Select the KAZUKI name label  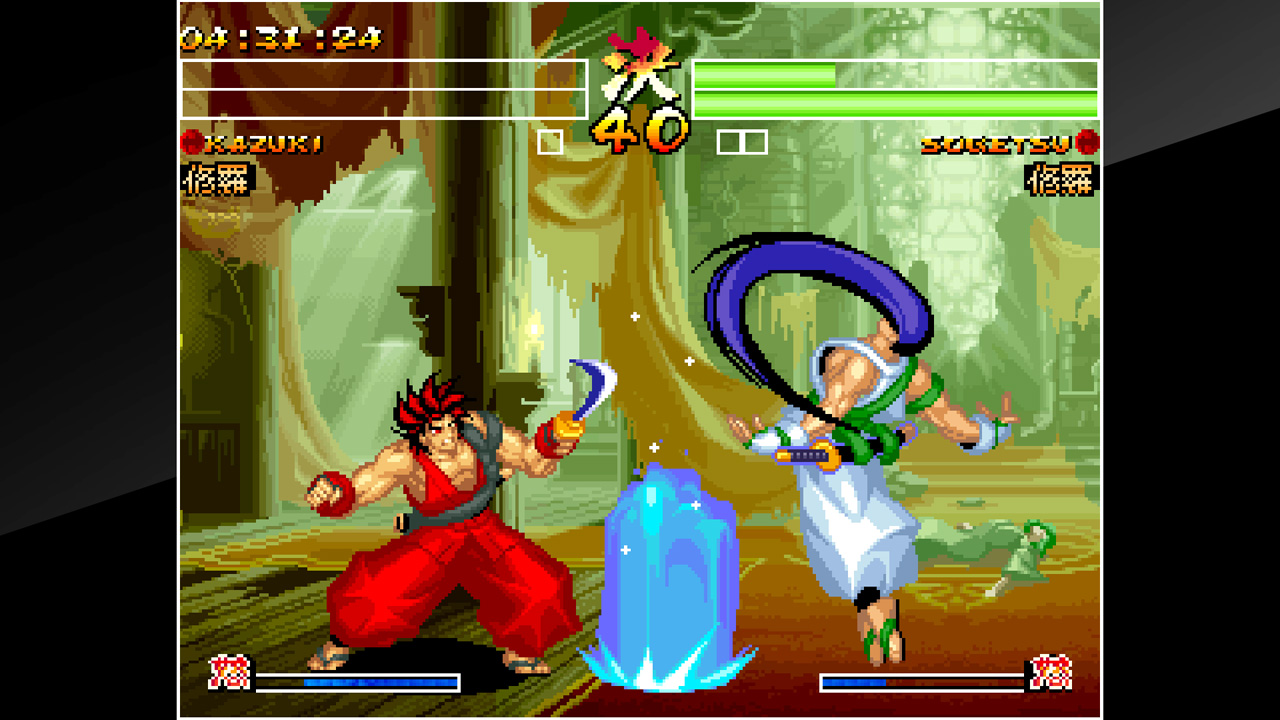click(265, 144)
